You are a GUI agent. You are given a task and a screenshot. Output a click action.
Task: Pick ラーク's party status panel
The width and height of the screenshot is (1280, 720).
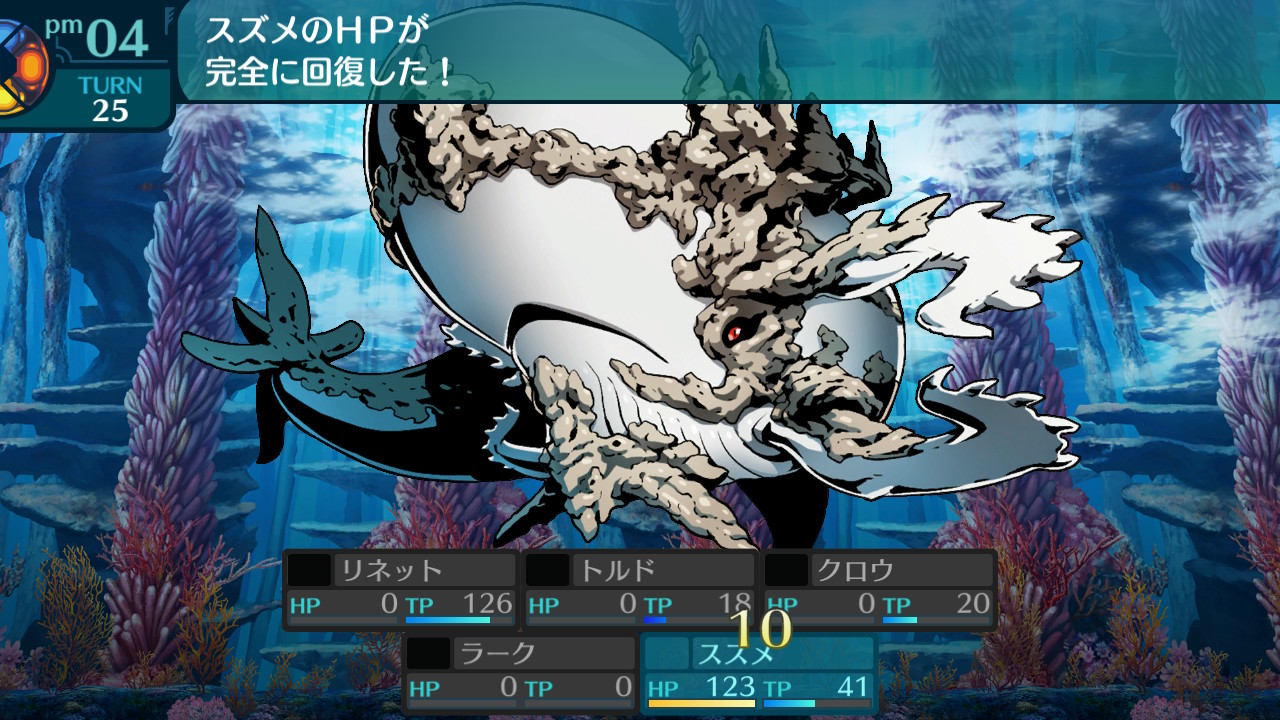520,672
